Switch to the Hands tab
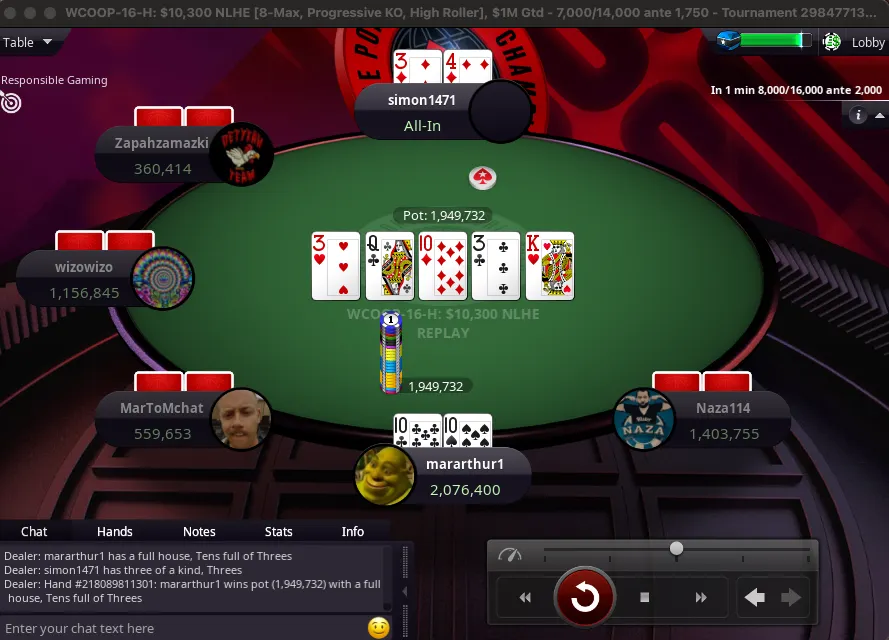Screen dimensions: 889x640 coord(114,531)
